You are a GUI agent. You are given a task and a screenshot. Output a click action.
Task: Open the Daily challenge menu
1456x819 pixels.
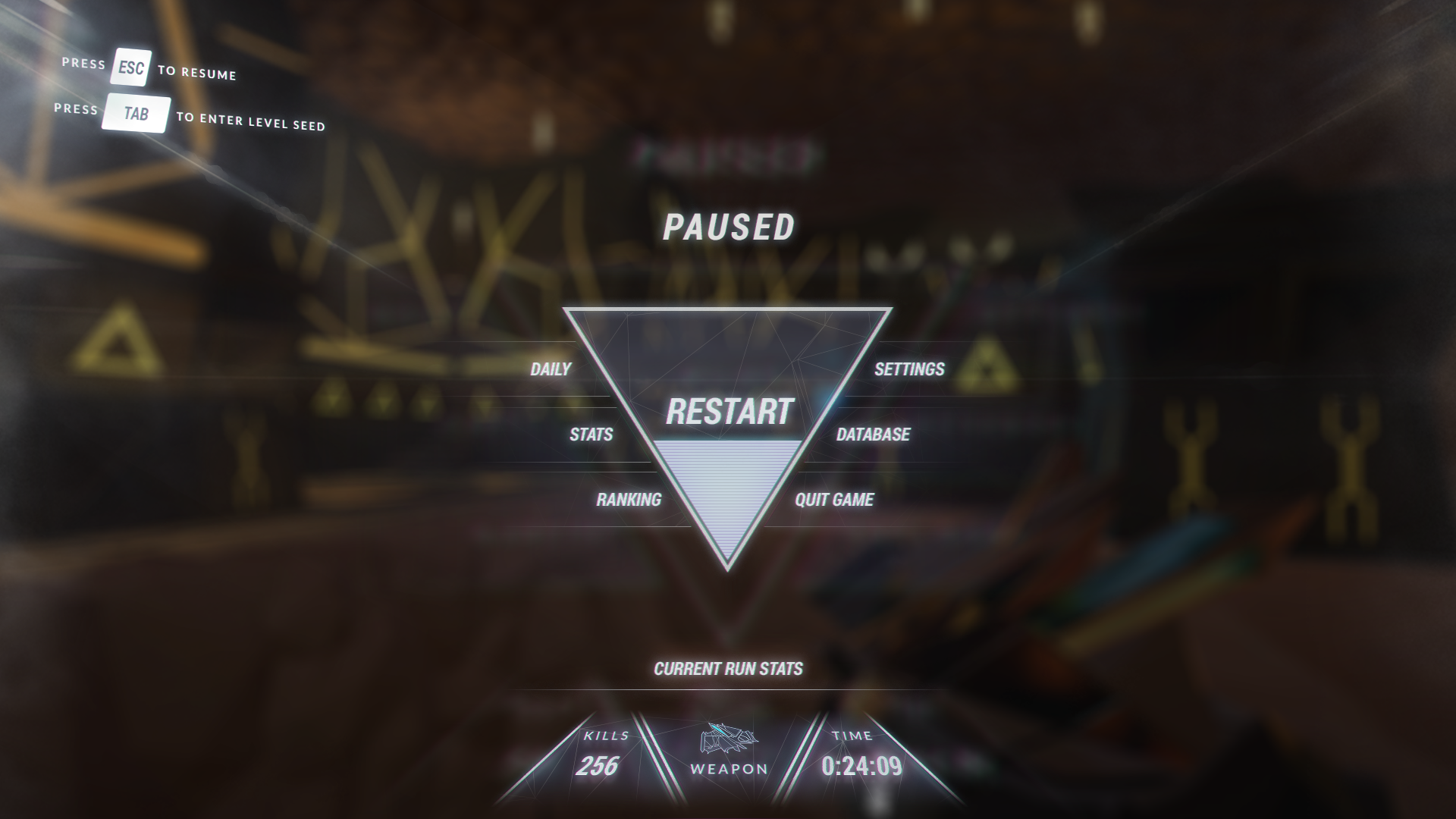(551, 369)
